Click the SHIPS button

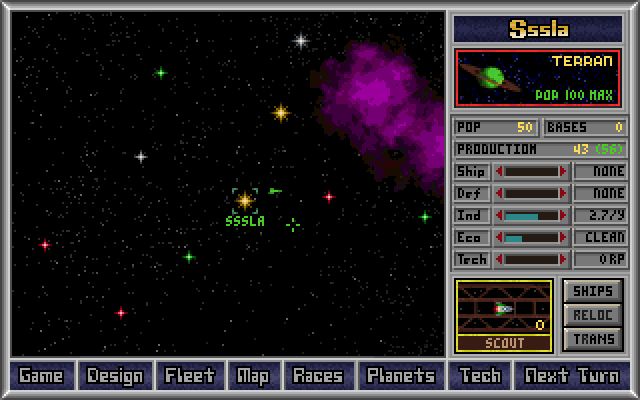(593, 291)
